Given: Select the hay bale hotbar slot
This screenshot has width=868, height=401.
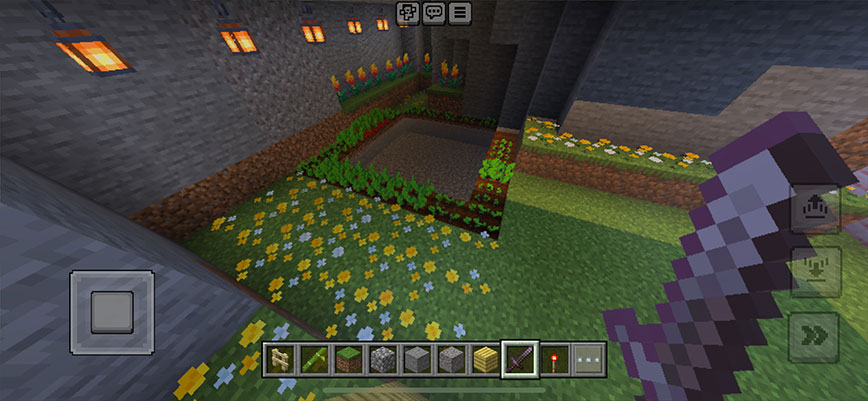Looking at the screenshot, I should [486, 359].
